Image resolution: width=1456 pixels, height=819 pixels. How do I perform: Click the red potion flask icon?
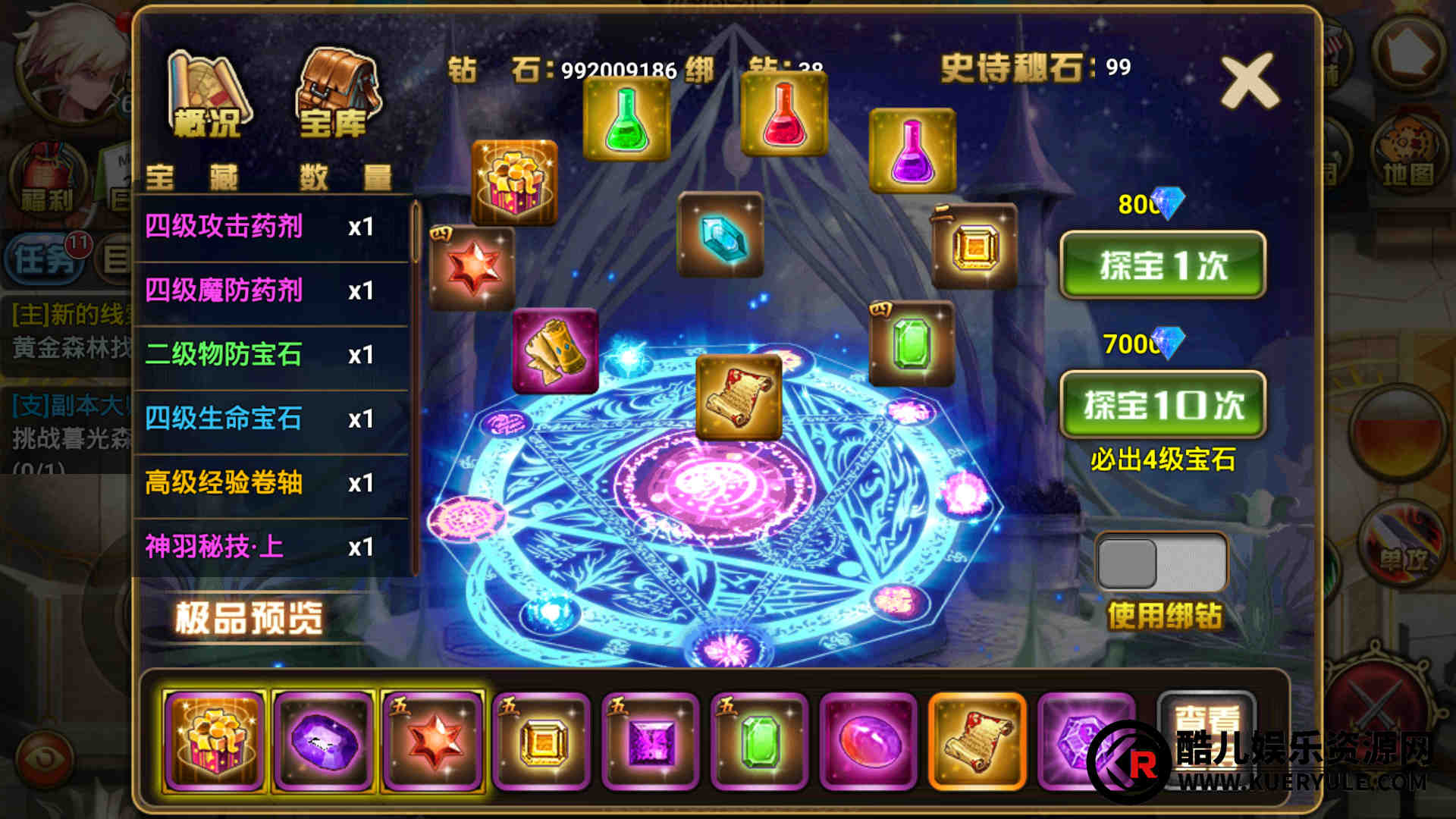click(783, 115)
